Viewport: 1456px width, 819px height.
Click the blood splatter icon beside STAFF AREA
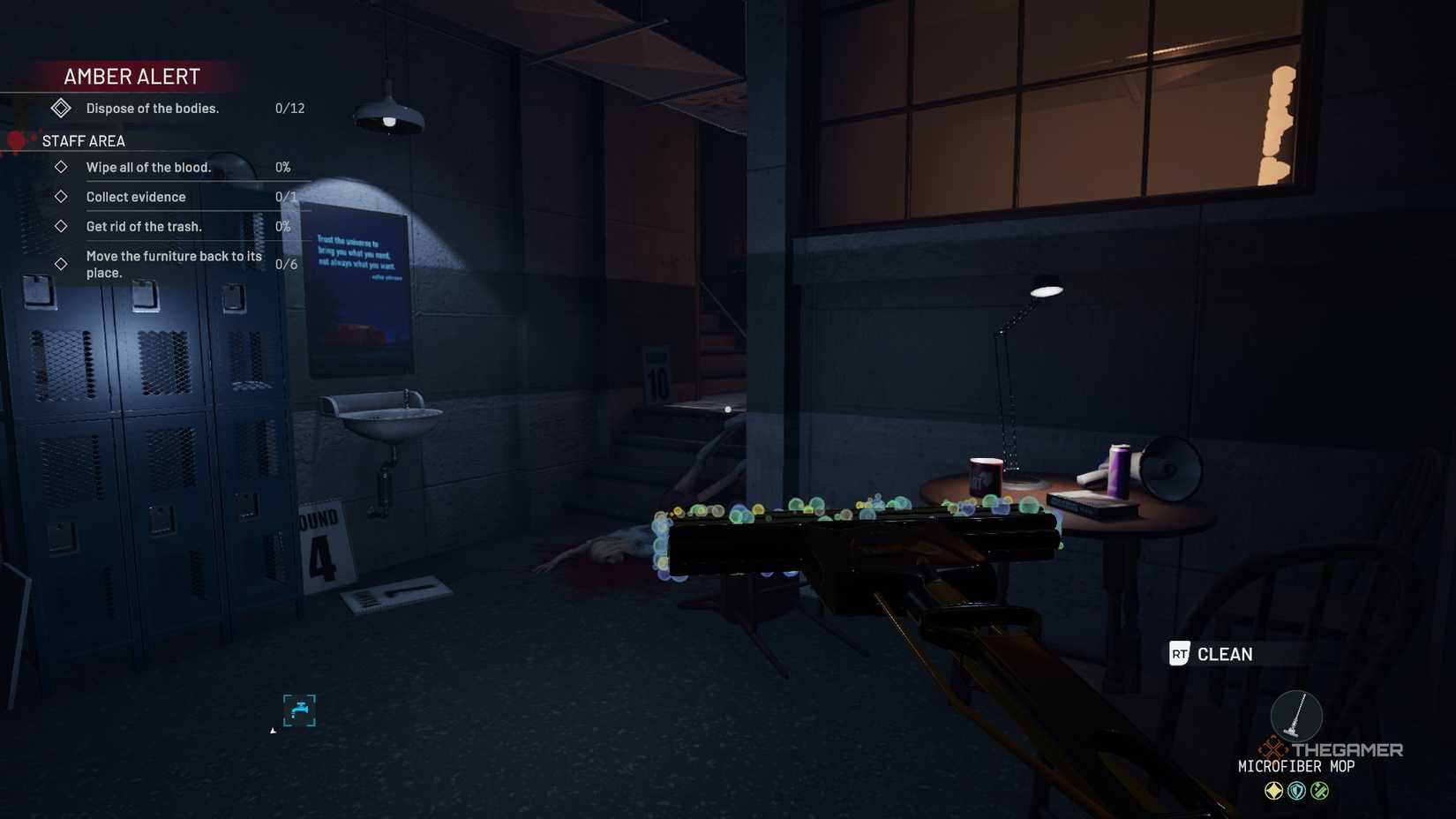(x=16, y=141)
